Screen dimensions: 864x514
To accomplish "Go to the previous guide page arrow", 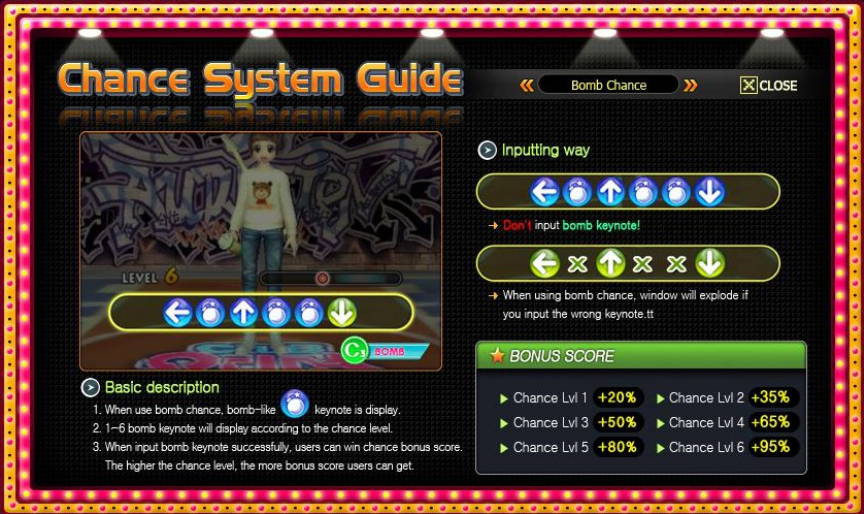I will [x=526, y=86].
